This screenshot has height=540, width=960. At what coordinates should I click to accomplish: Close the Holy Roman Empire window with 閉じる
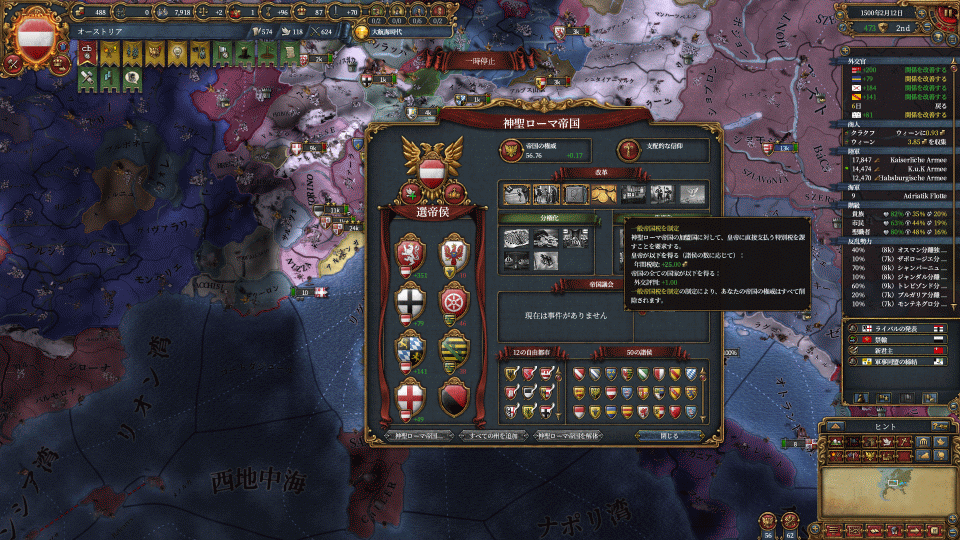click(x=670, y=436)
